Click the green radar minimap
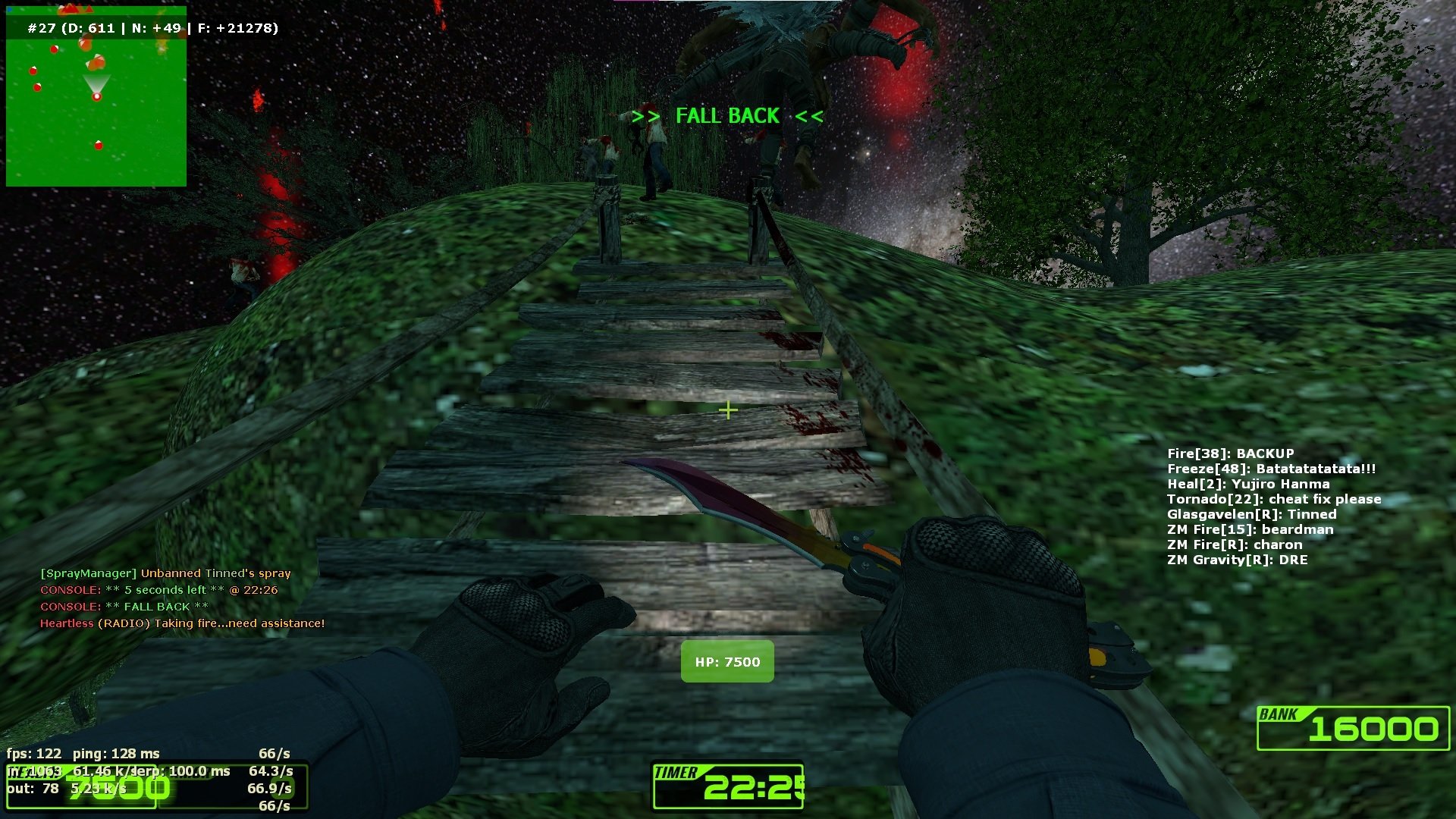1456x819 pixels. 96,96
